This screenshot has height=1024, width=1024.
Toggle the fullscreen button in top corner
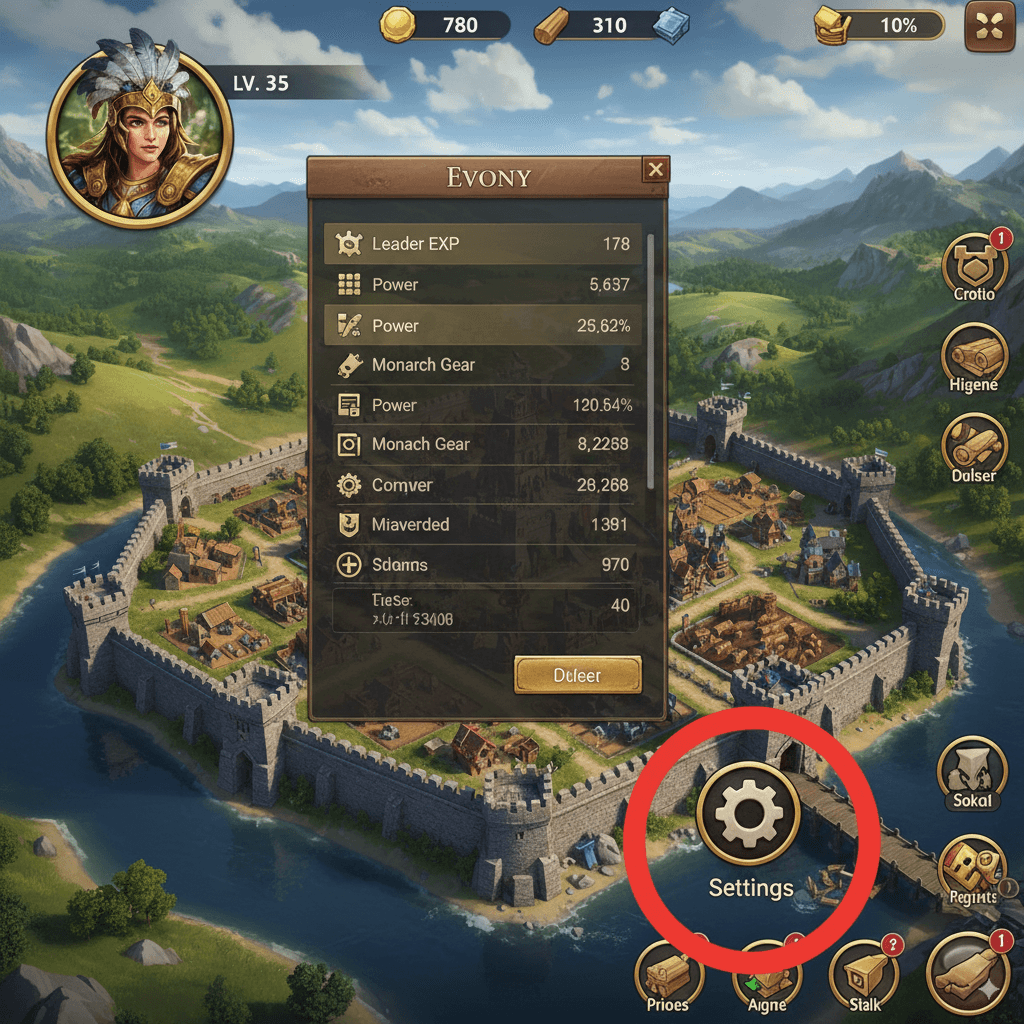click(989, 26)
